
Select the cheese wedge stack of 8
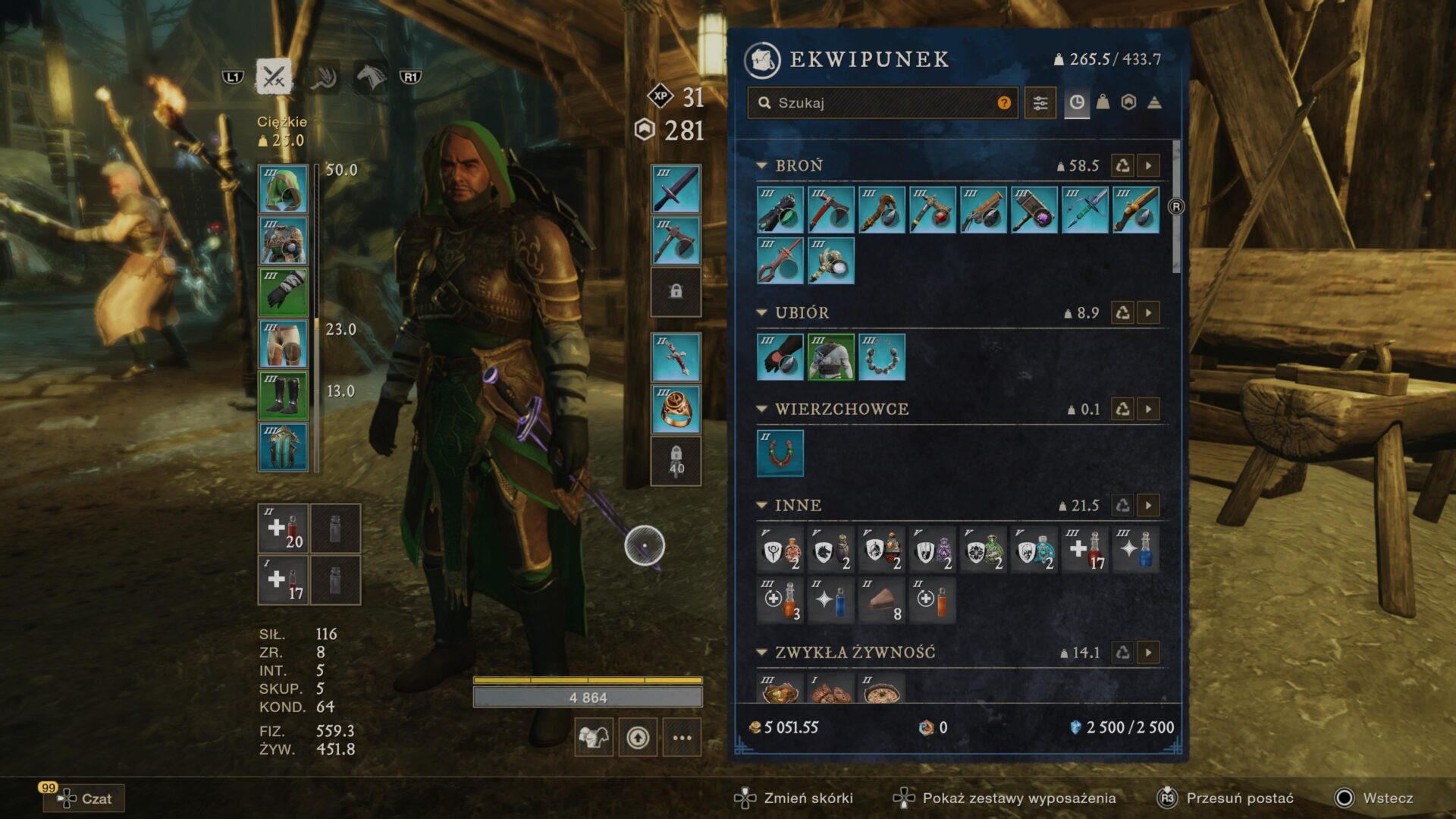point(881,601)
